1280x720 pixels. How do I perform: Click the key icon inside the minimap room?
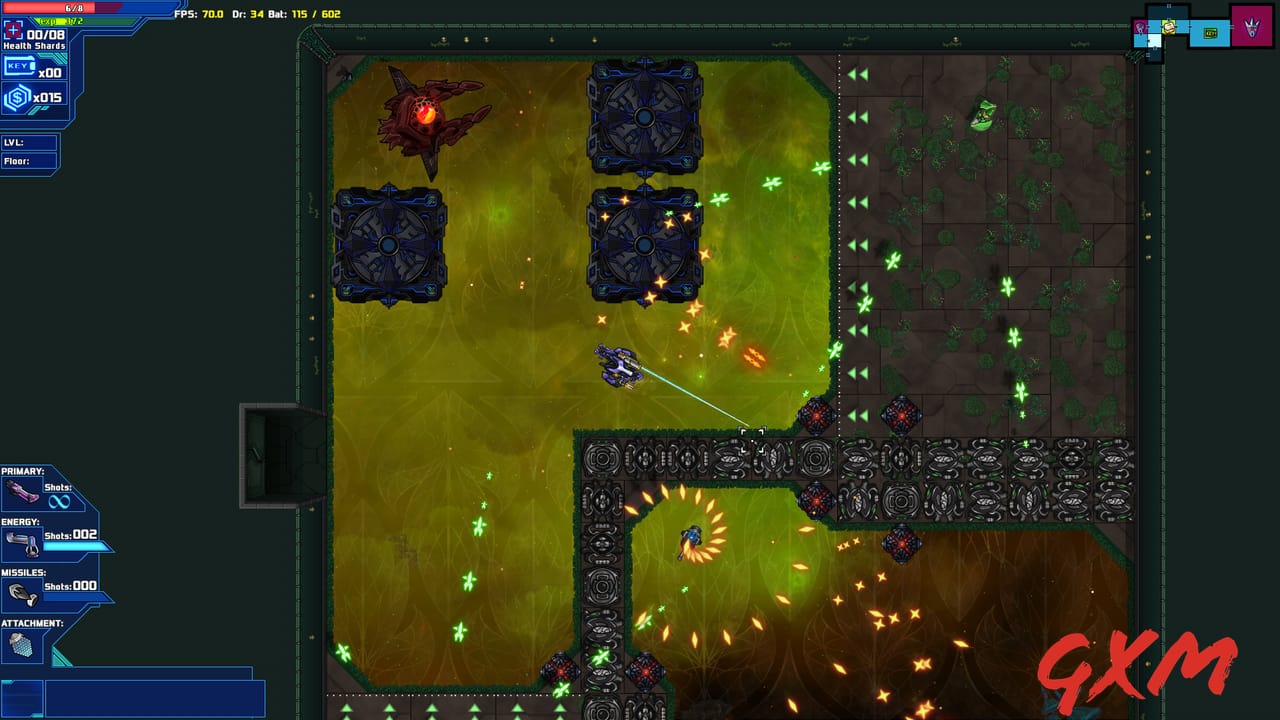click(x=1210, y=33)
